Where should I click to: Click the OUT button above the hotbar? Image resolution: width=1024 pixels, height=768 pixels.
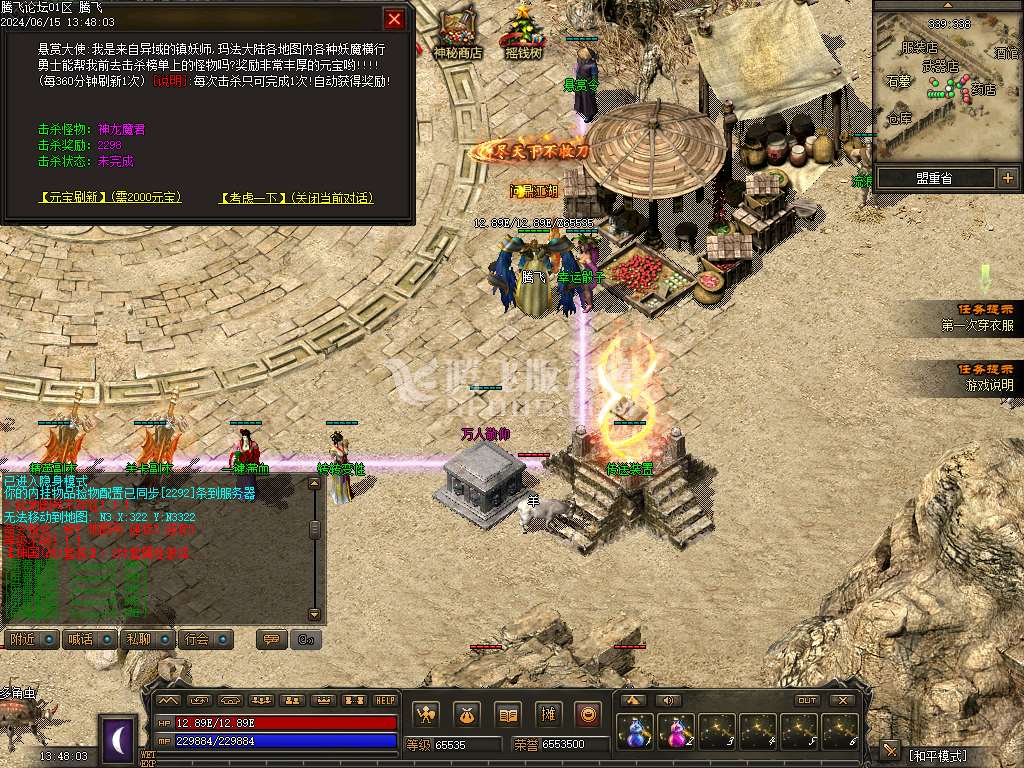(x=807, y=700)
